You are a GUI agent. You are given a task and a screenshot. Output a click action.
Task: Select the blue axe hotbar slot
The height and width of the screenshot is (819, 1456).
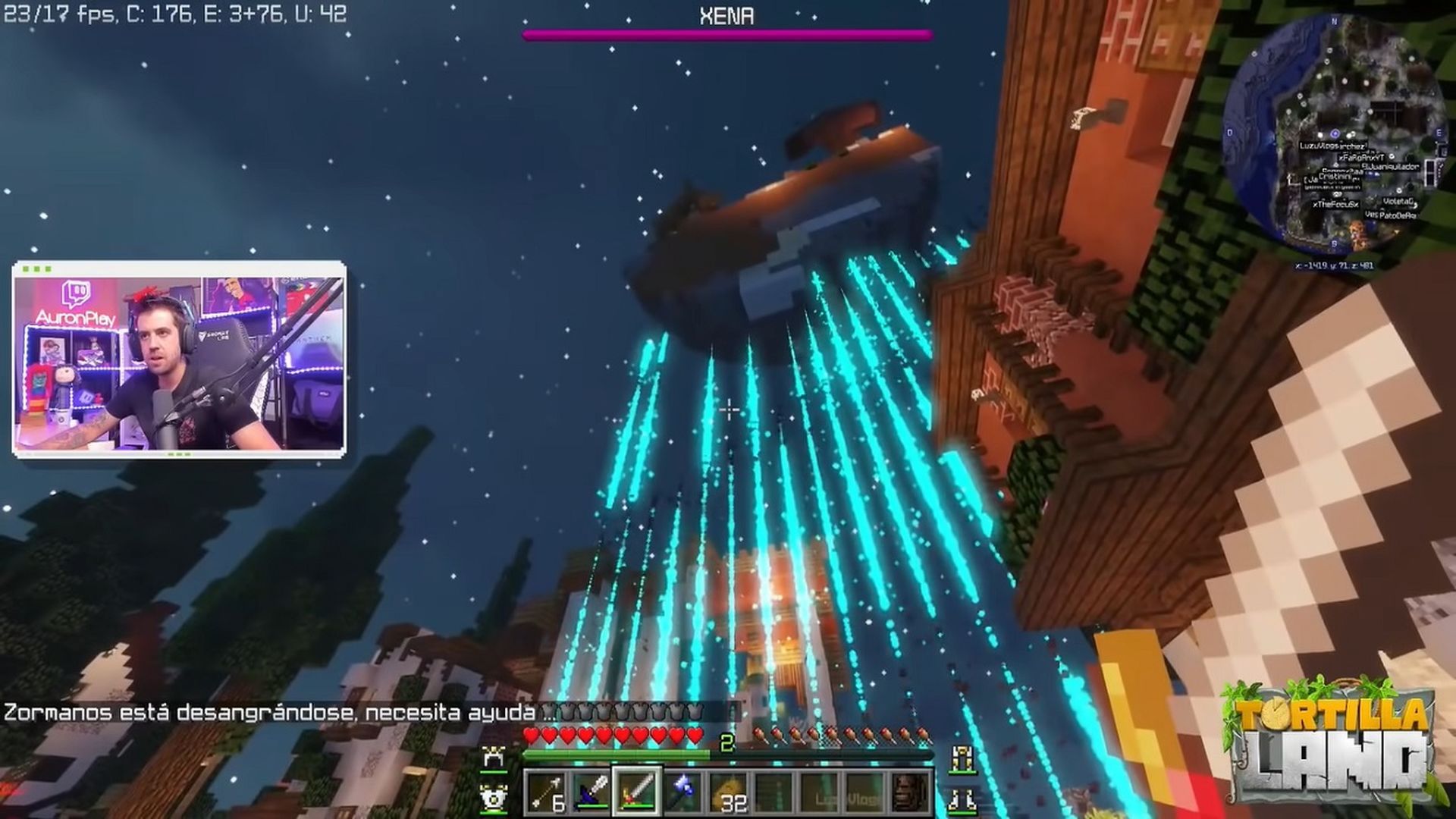click(x=682, y=792)
